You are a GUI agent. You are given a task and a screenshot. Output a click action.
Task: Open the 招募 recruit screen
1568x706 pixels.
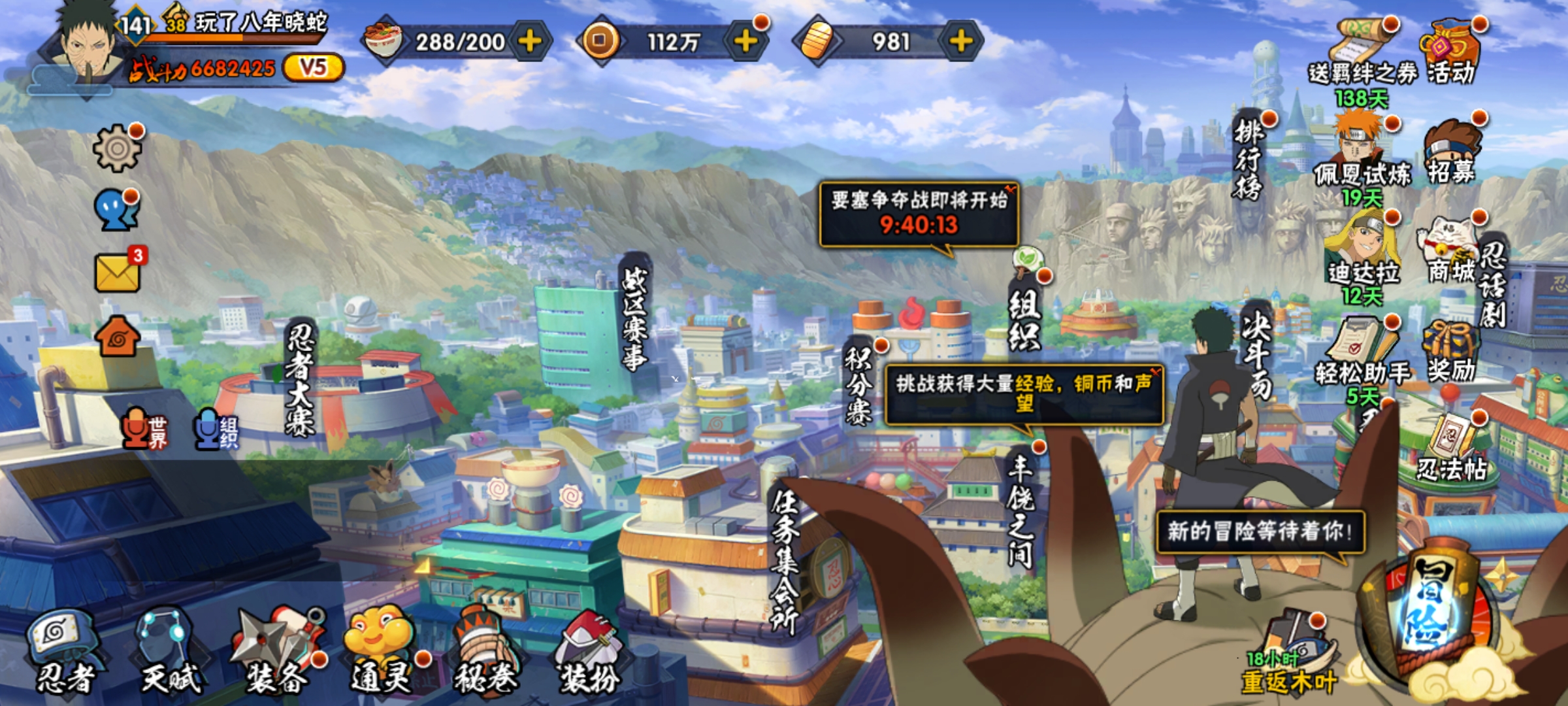pyautogui.click(x=1451, y=154)
